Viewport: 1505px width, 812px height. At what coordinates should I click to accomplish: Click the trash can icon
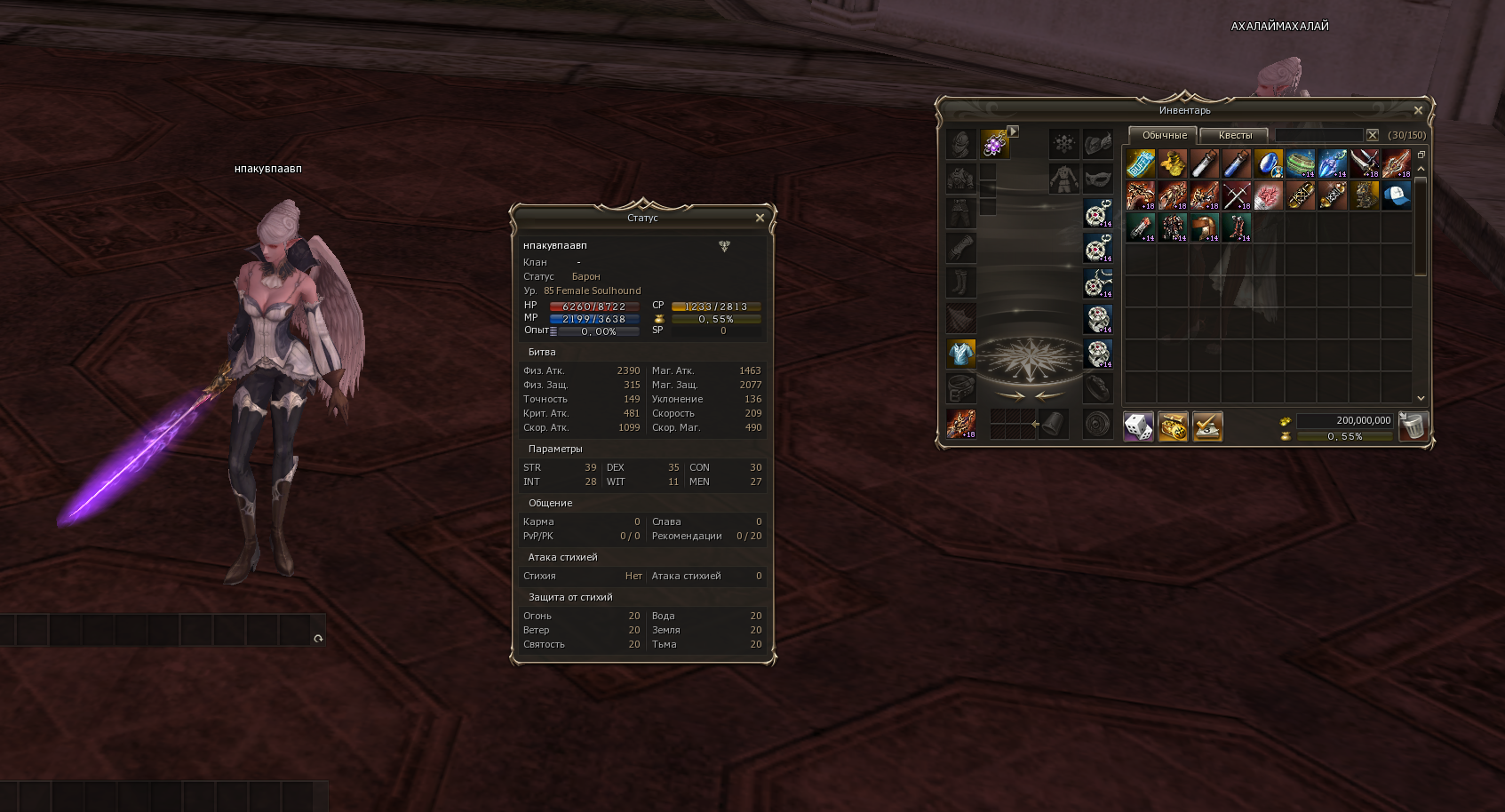(1413, 426)
